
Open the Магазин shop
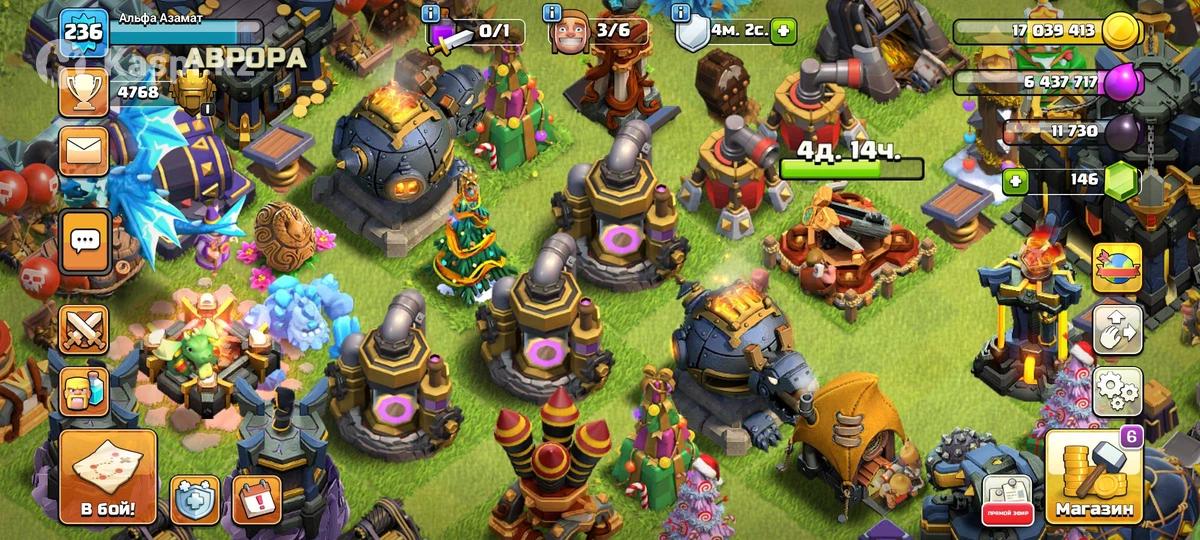1094,478
